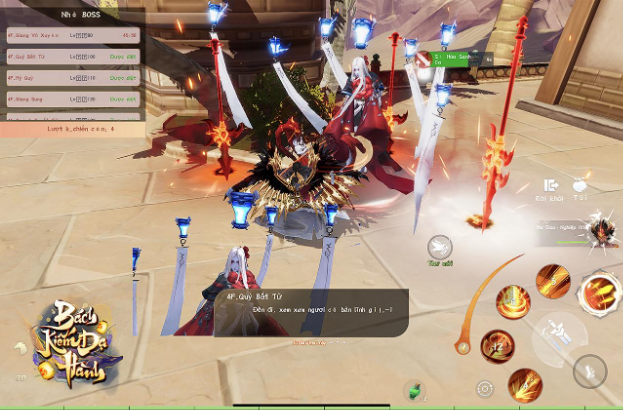Screen dimensions: 624x411
Task: Open the bag icon beside Rời khỏi
Action: coord(581,187)
